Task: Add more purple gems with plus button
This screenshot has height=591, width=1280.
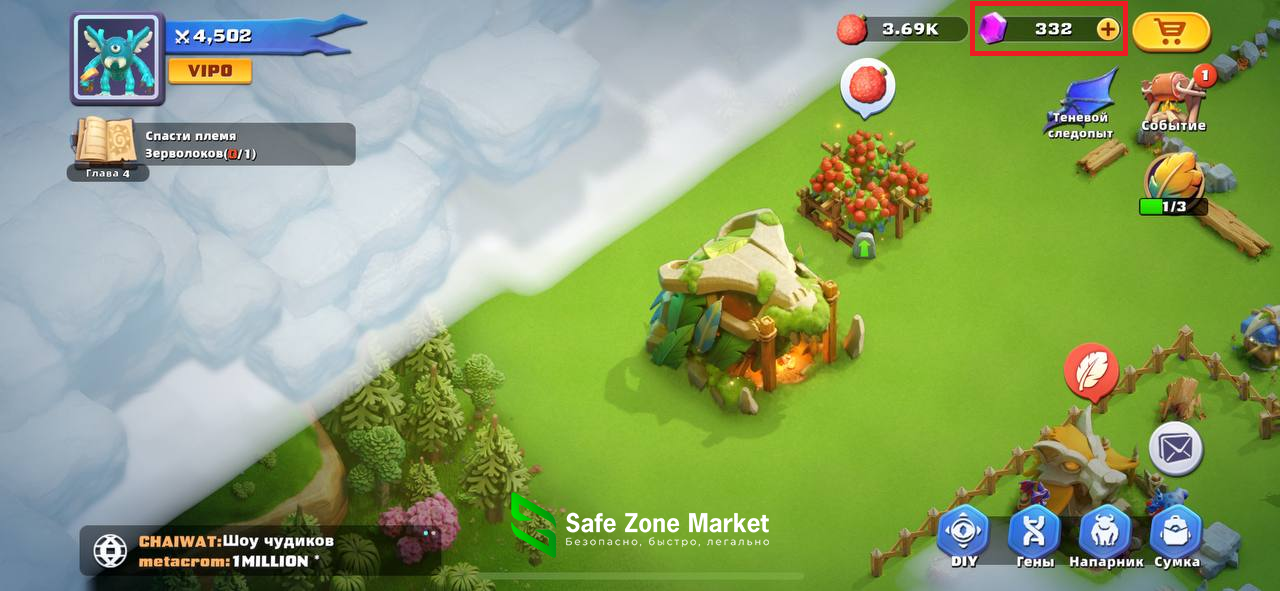Action: [1107, 29]
